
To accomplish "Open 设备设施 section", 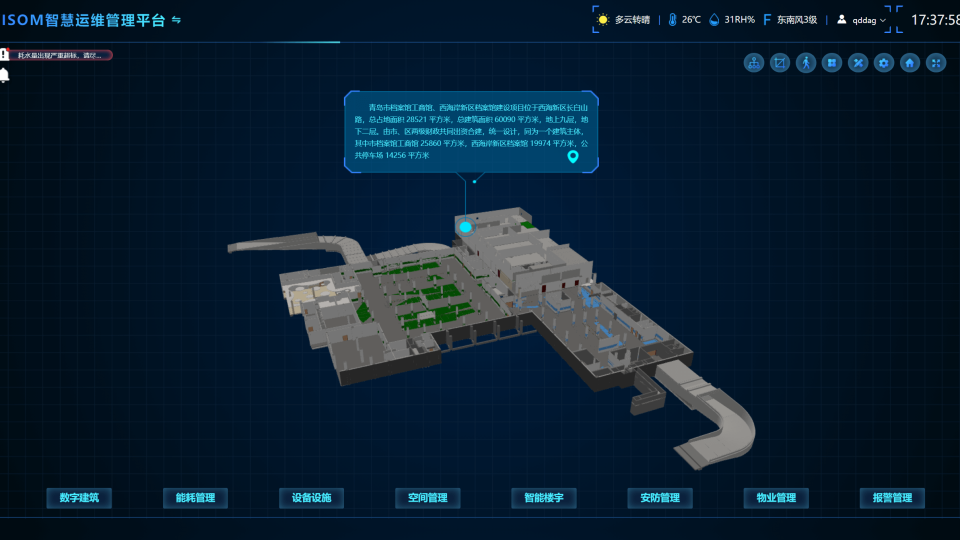I will (x=312, y=498).
